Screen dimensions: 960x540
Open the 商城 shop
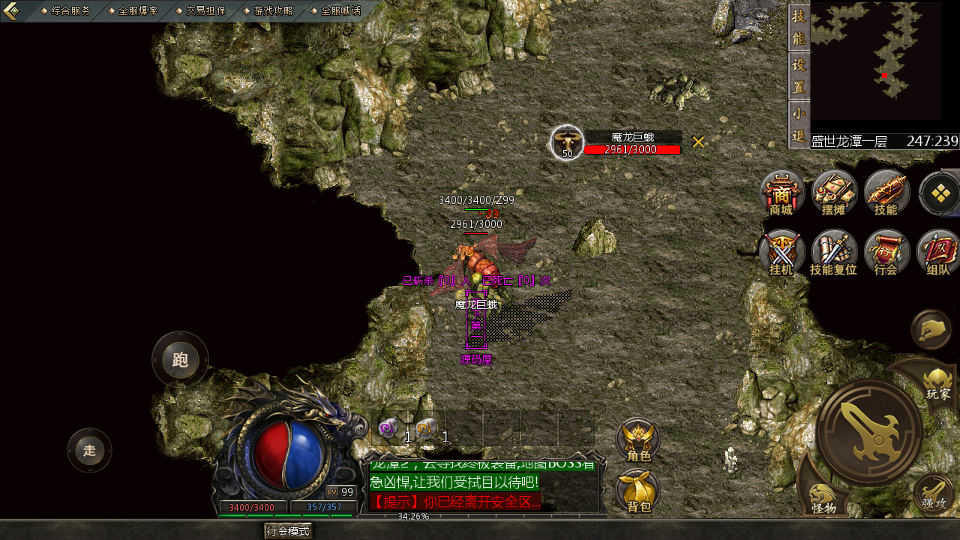[x=781, y=193]
